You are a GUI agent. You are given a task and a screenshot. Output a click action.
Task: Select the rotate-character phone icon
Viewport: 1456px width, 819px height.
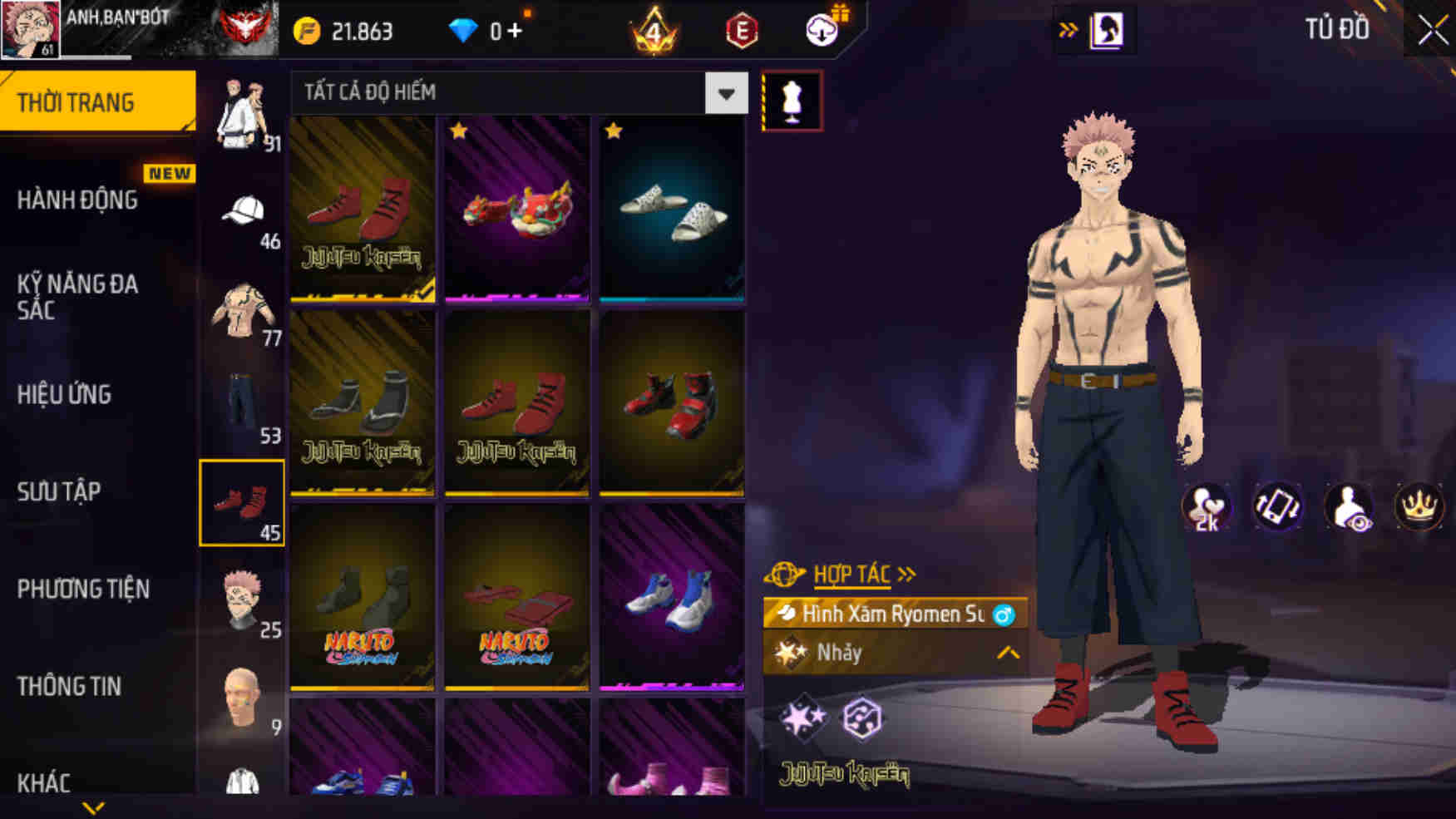pyautogui.click(x=1276, y=506)
